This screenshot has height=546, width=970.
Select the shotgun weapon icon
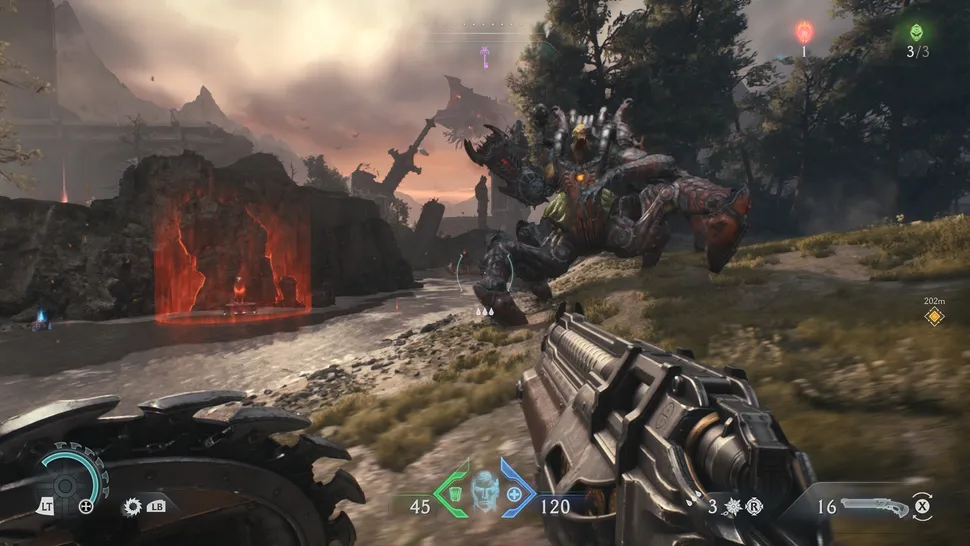tap(873, 507)
